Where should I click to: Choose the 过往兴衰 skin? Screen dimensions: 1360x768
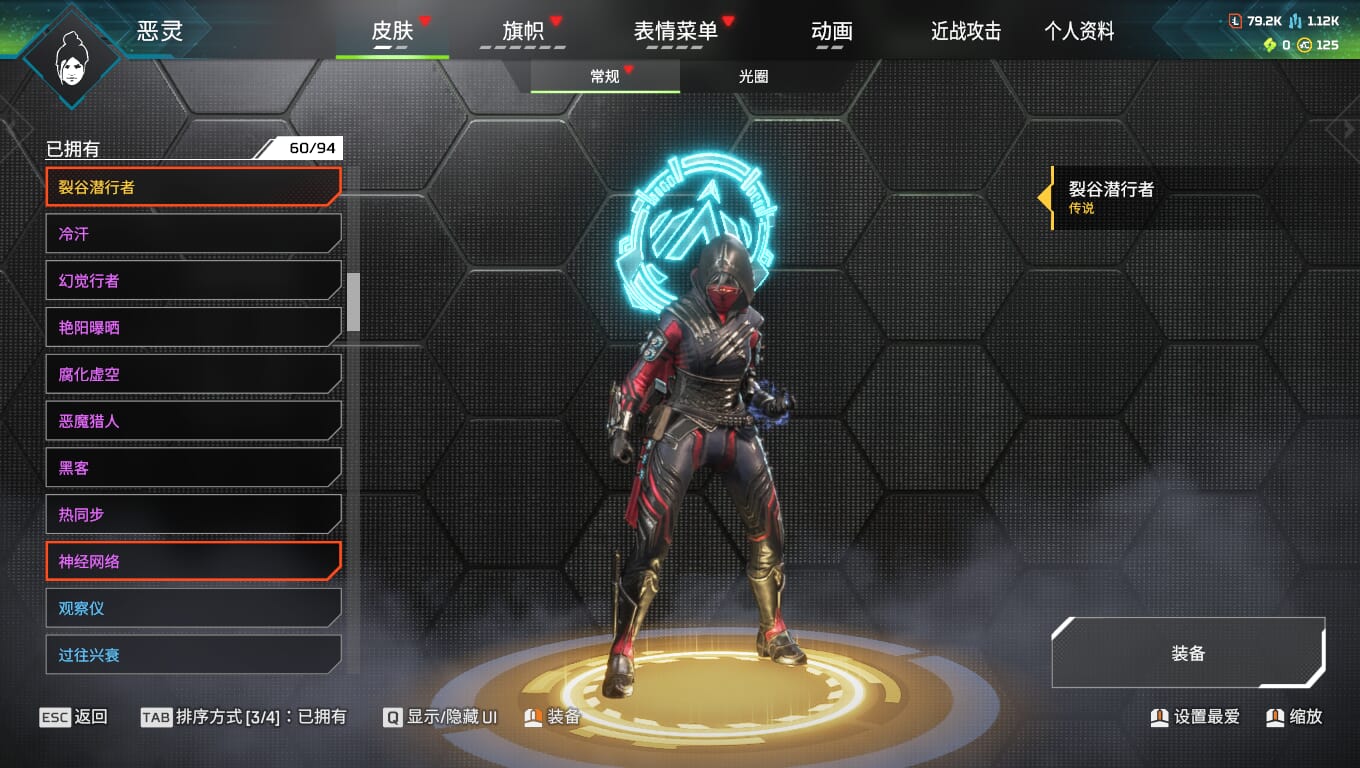[x=193, y=655]
